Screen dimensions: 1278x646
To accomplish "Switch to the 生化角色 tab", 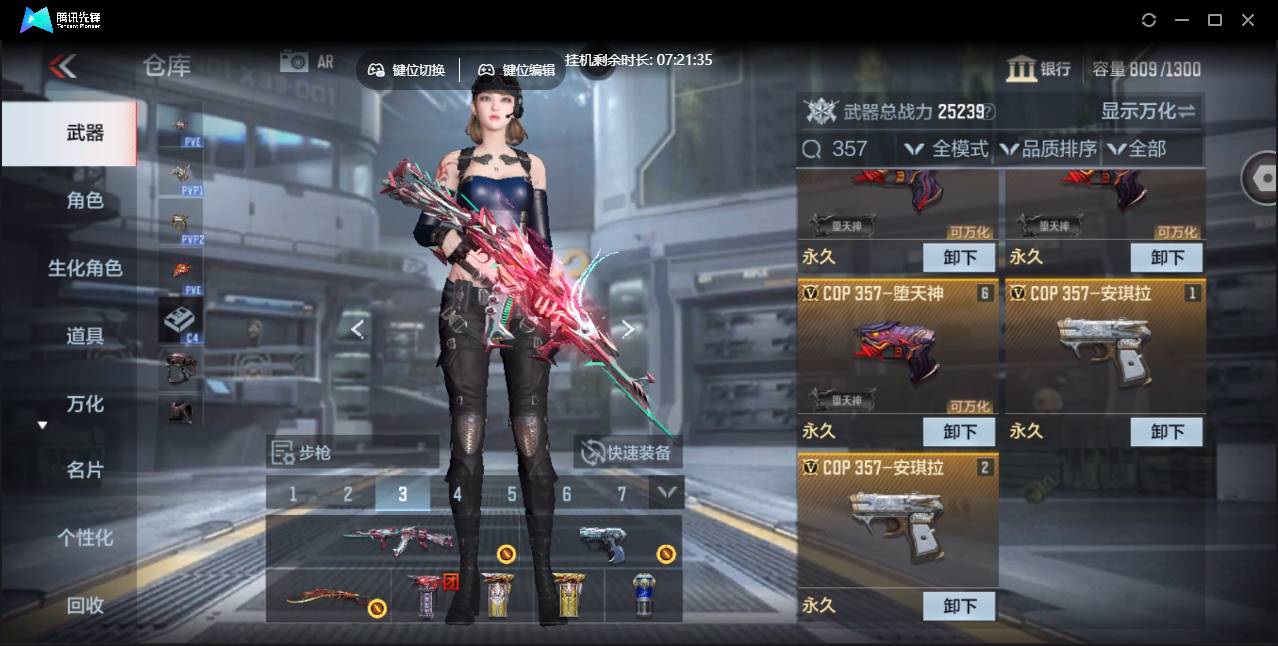I will click(x=84, y=268).
